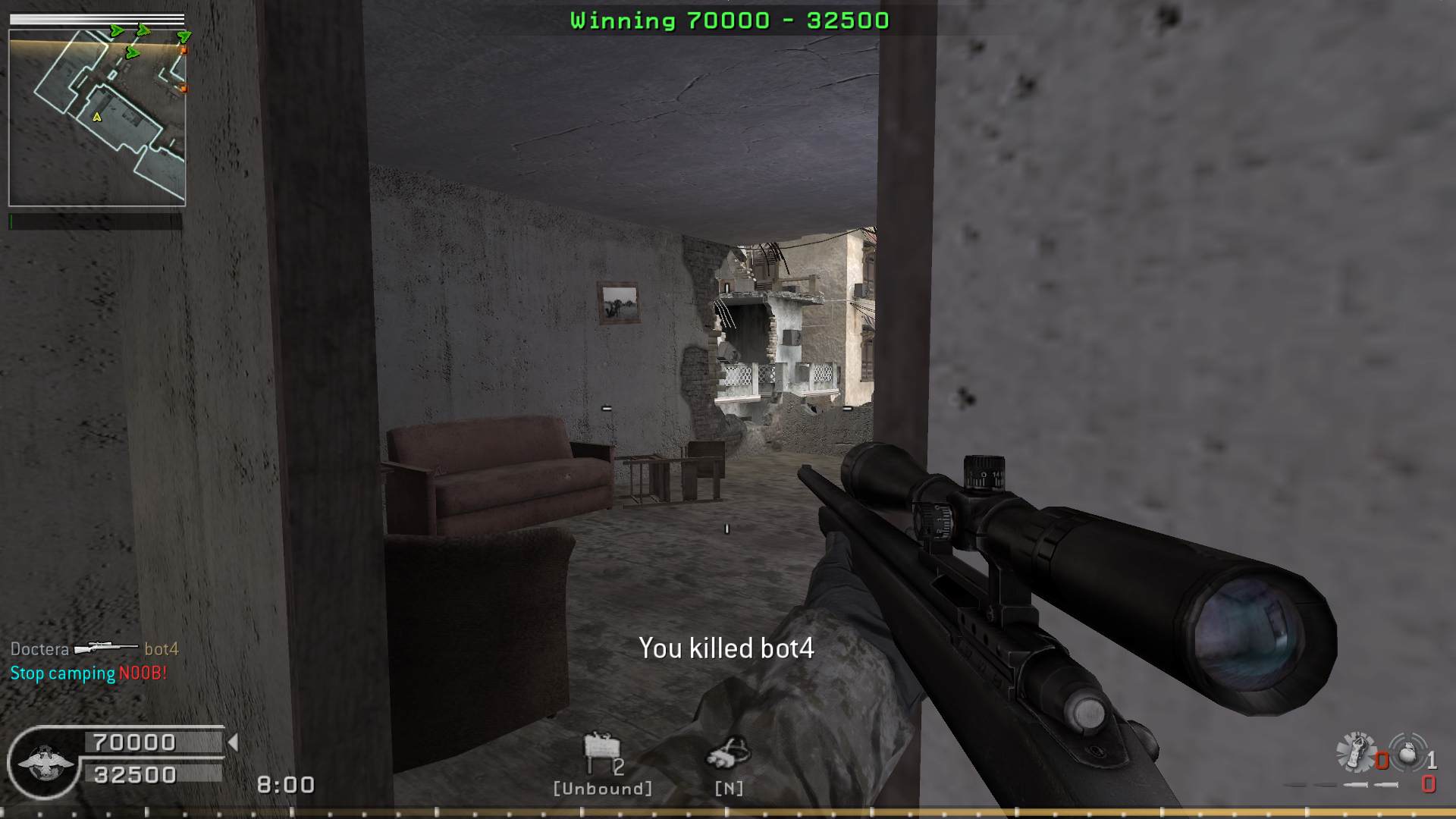The image size is (1456, 819).
Task: Click the team eagle emblem
Action: coord(44,762)
